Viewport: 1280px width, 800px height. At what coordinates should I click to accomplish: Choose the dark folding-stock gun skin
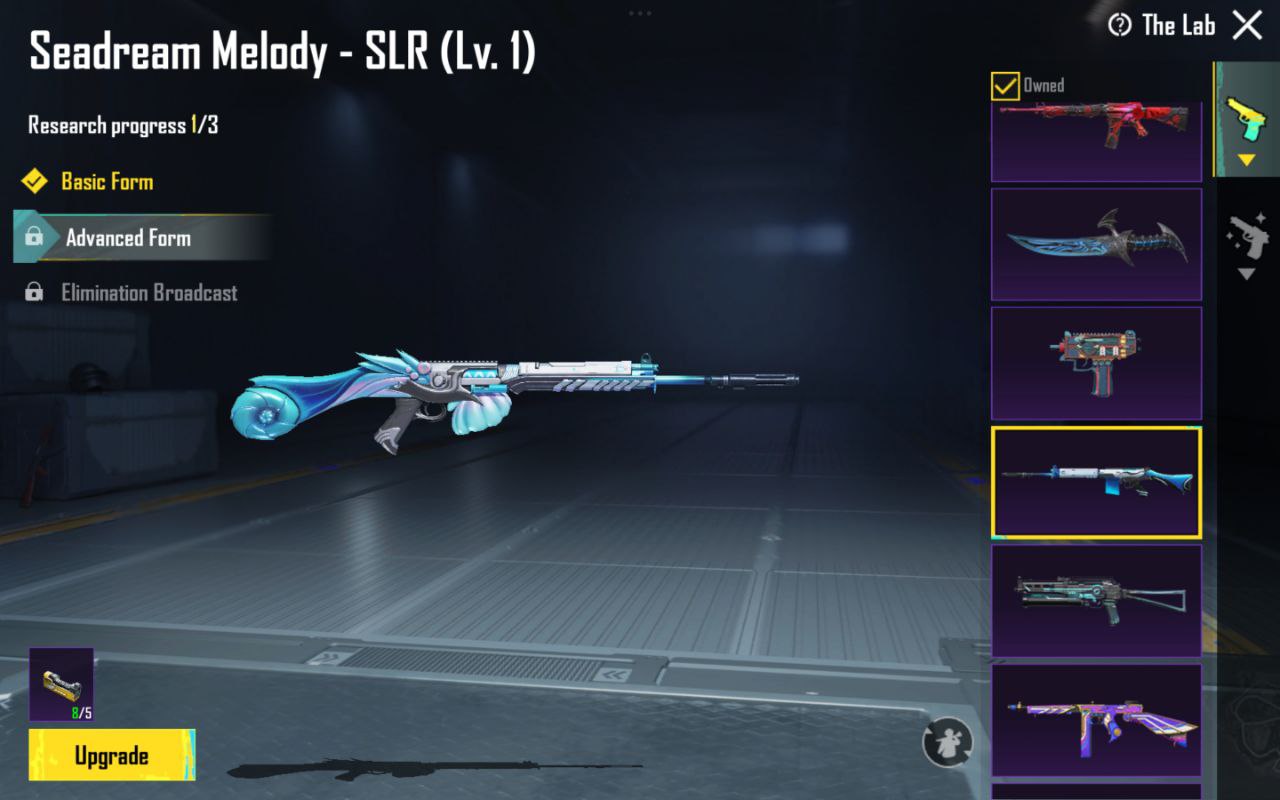1096,600
